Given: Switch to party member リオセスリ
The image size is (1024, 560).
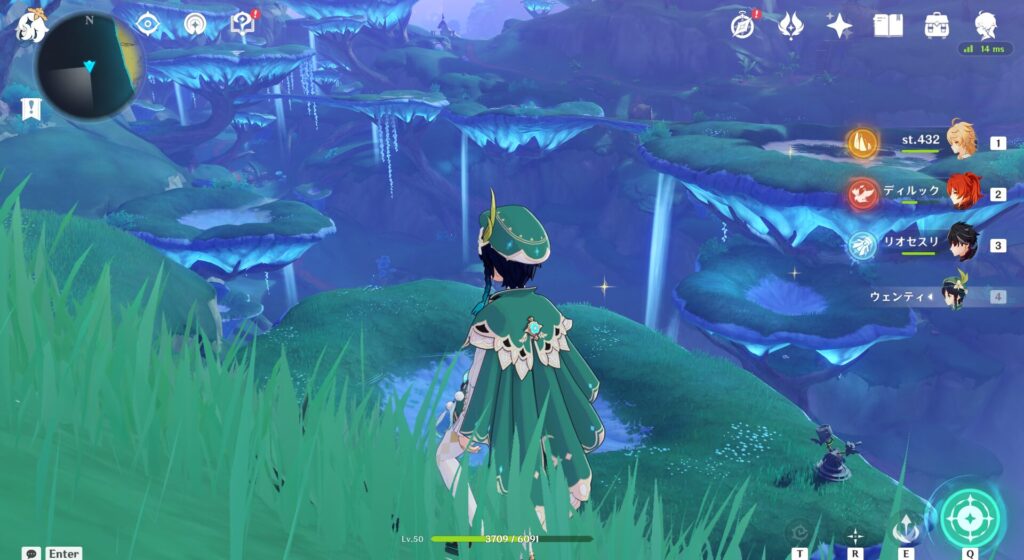Looking at the screenshot, I should (963, 244).
